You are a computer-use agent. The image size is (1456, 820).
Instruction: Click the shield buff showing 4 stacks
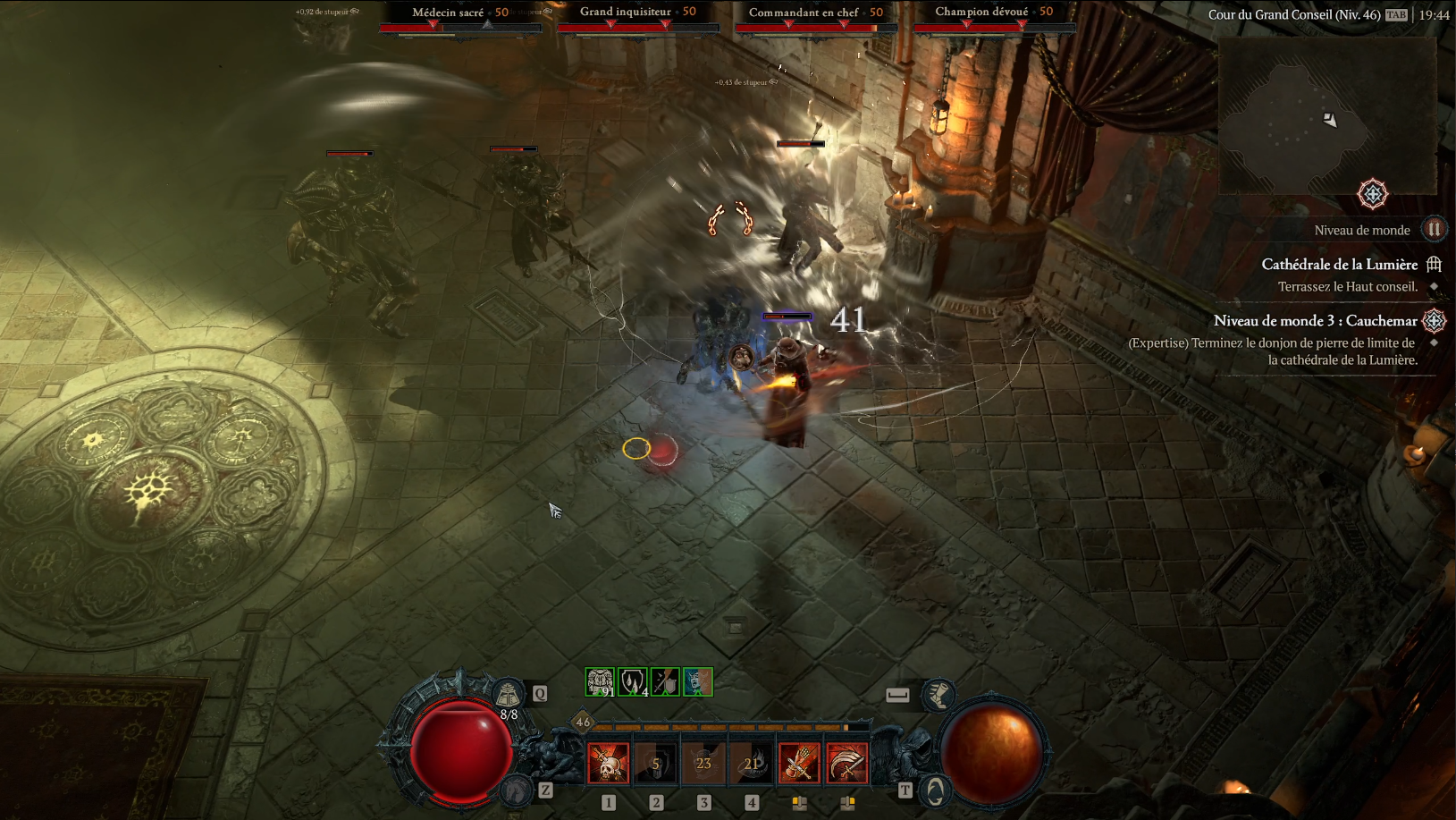[631, 681]
